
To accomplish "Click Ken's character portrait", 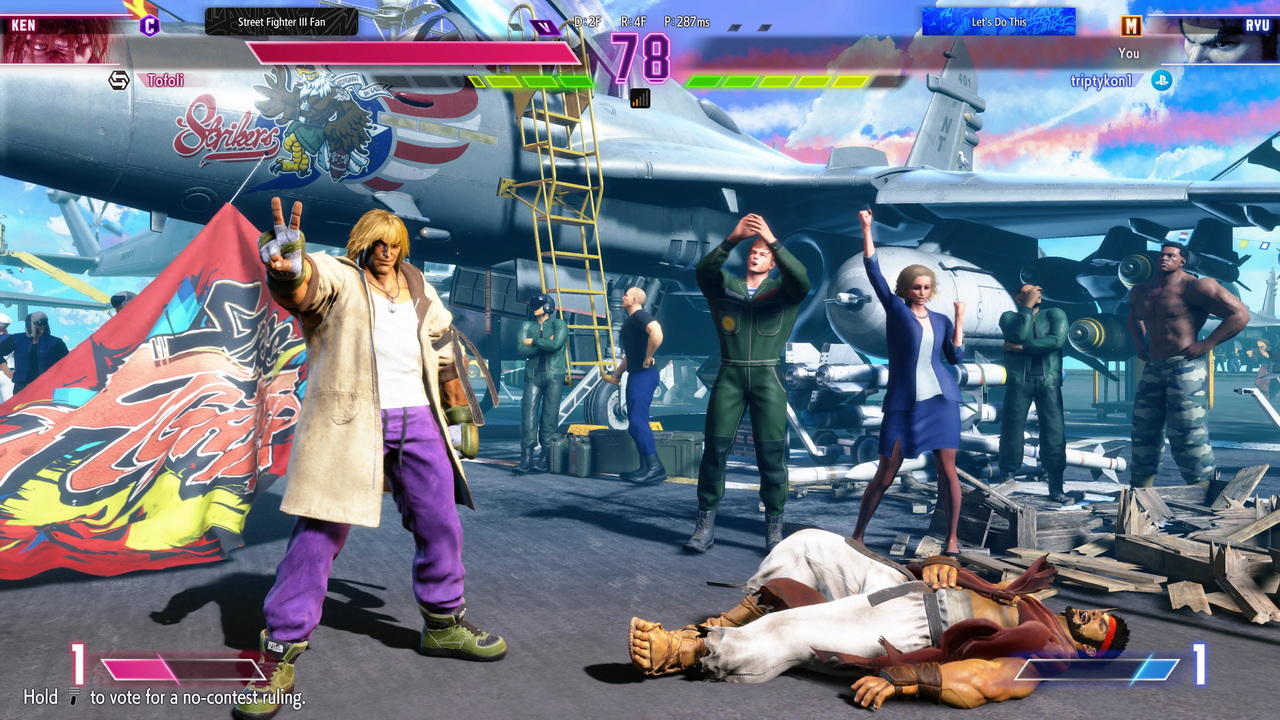I will tap(58, 39).
